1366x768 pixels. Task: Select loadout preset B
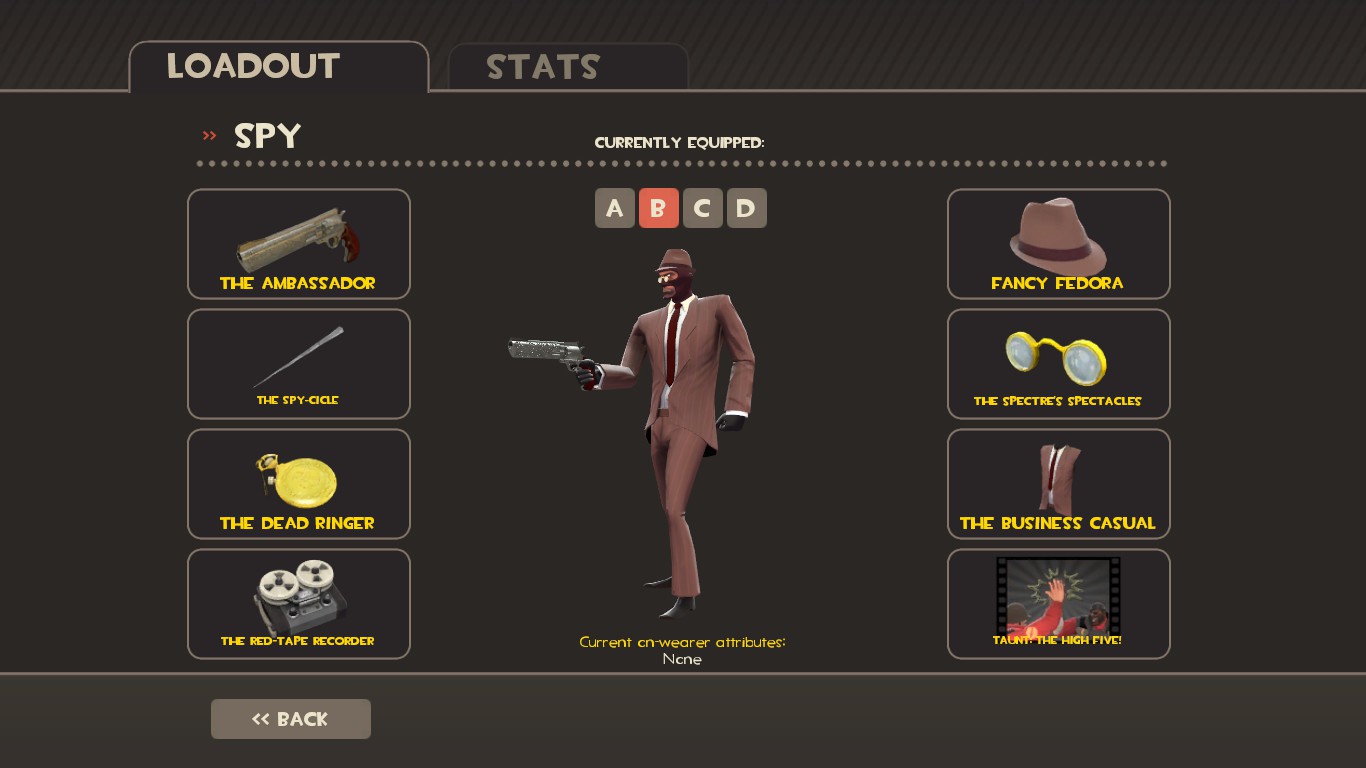click(x=659, y=208)
